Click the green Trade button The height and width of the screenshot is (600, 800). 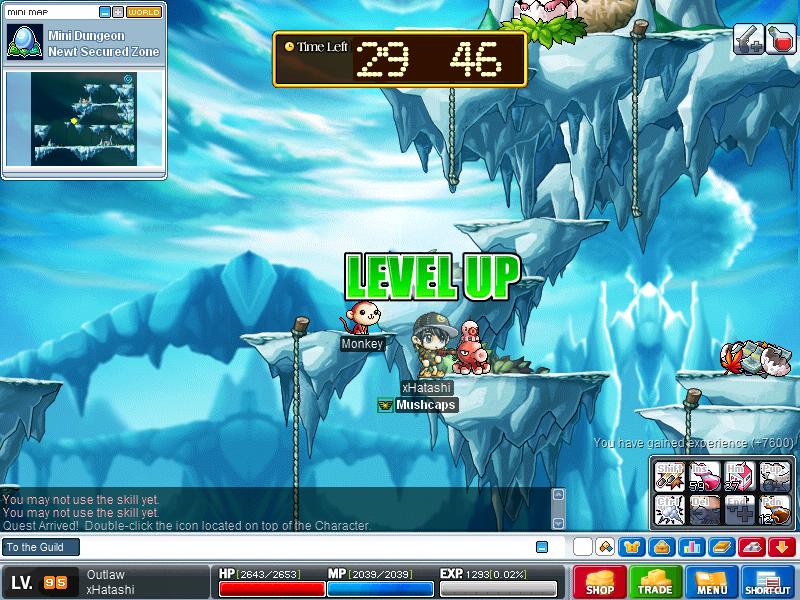(x=656, y=582)
